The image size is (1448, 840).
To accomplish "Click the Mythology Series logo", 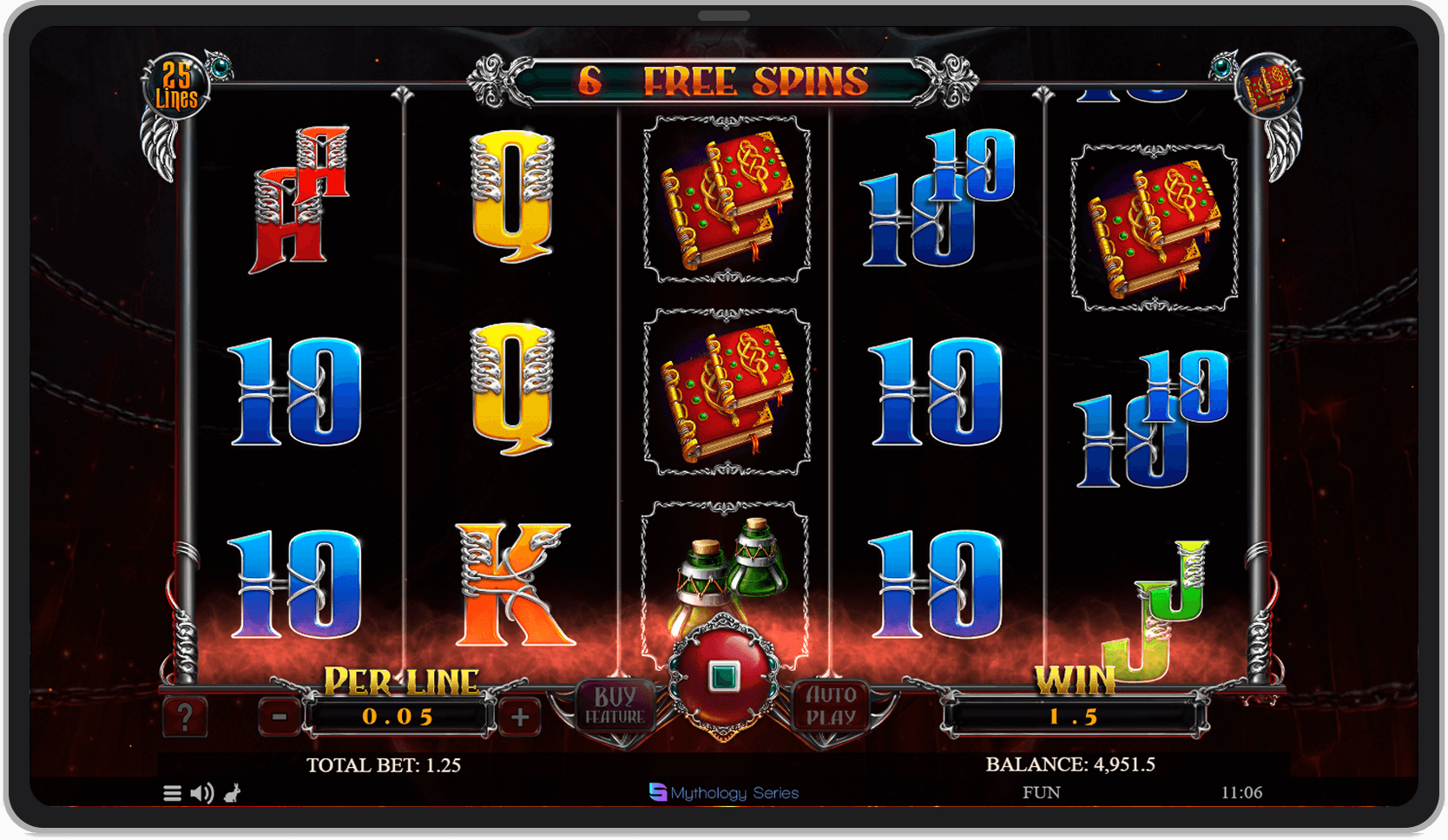I will pos(723,792).
